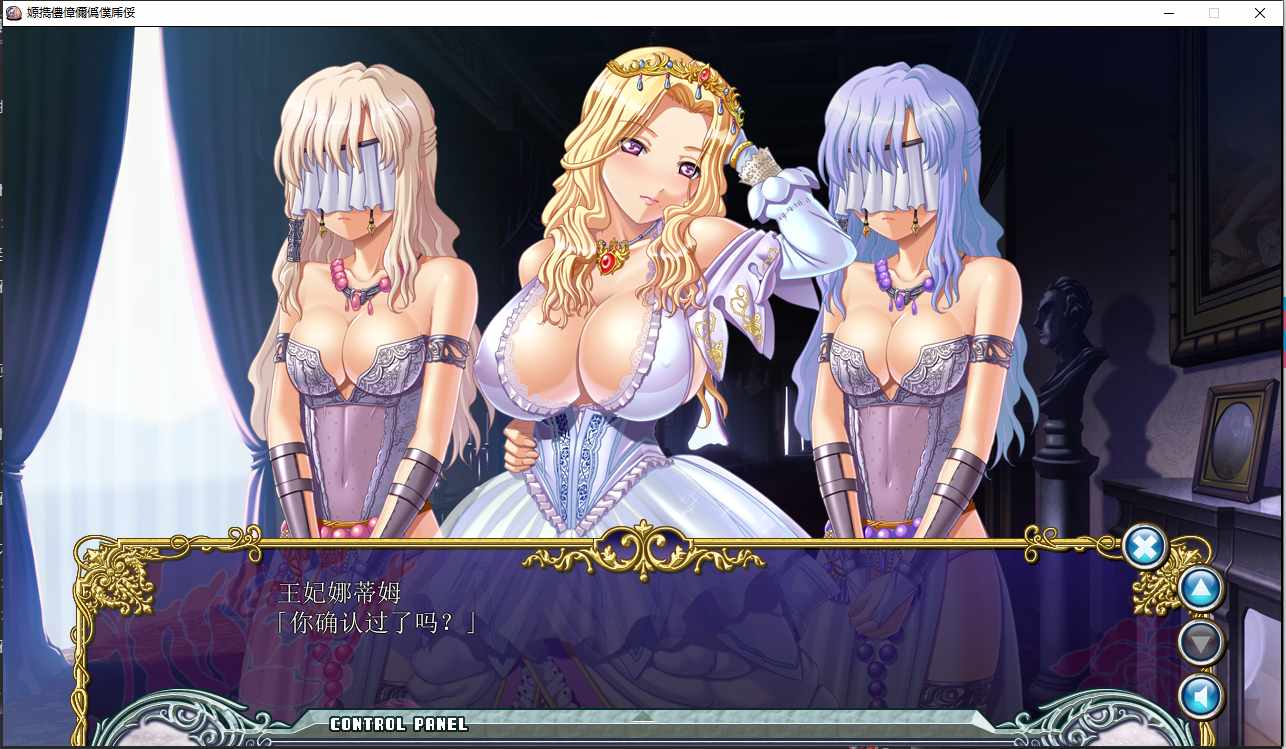This screenshot has width=1286, height=749.
Task: Hide the message window with the blue X icon
Action: (x=1144, y=547)
